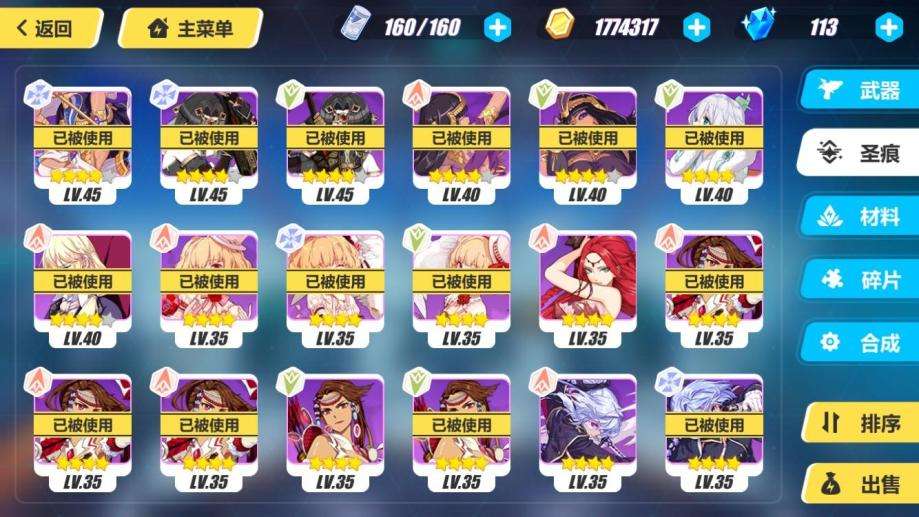919x517 pixels.
Task: Switch to the 武器 weapons tab
Action: click(862, 92)
